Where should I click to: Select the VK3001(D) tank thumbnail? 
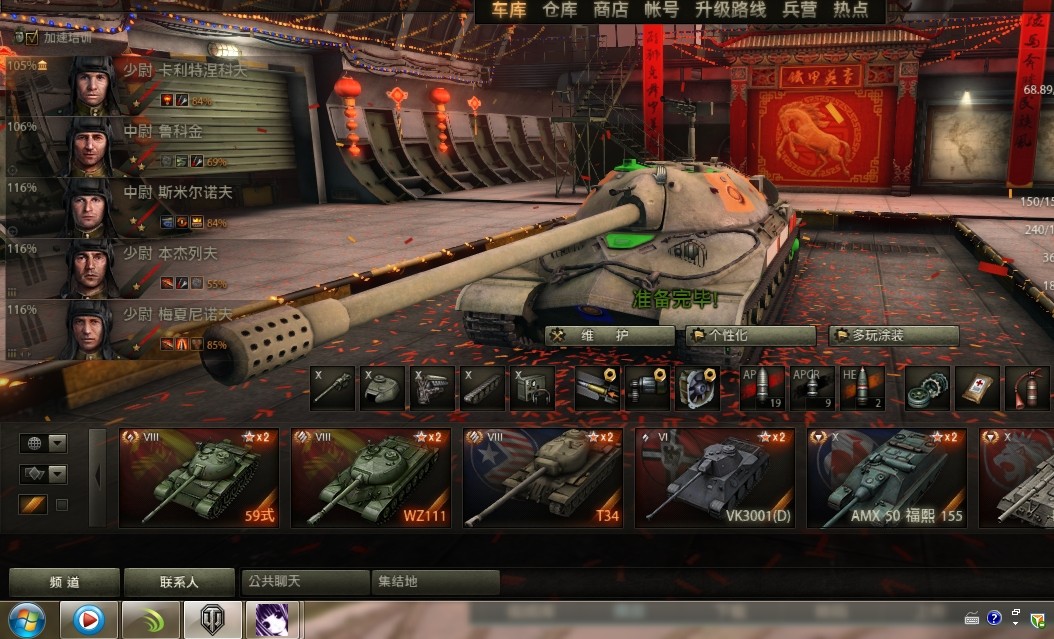[714, 477]
